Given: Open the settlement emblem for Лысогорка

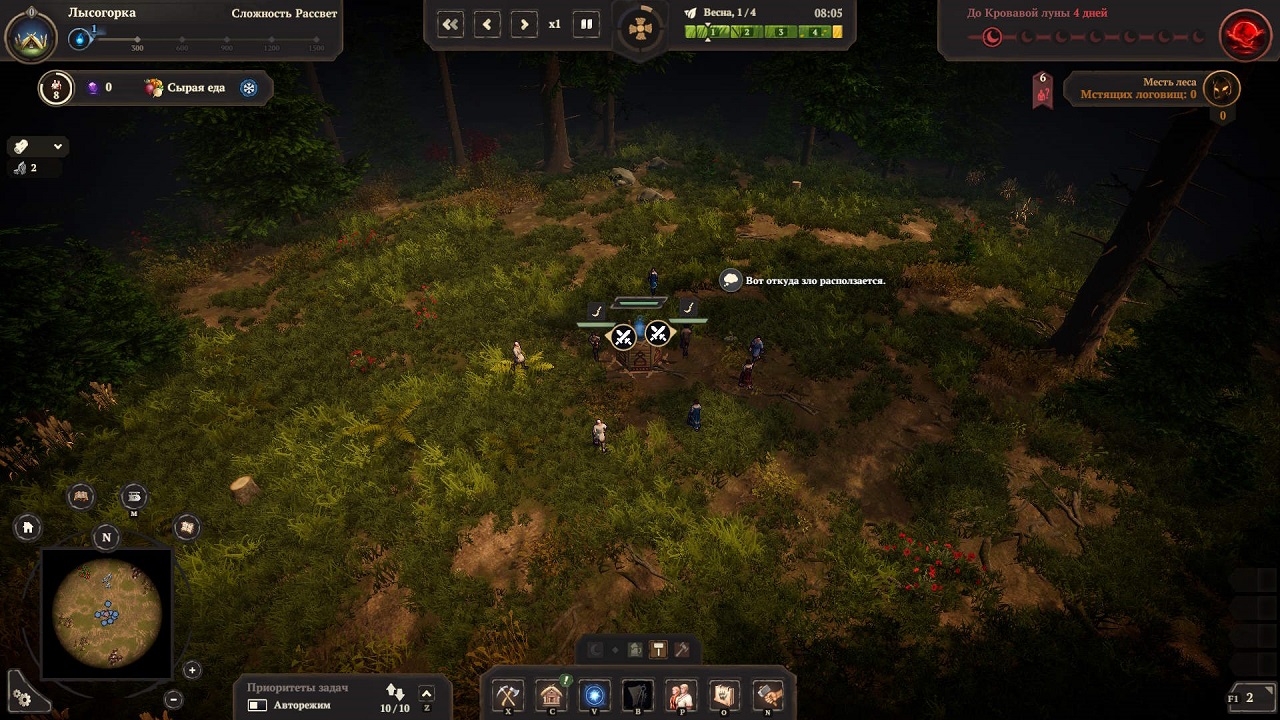Looking at the screenshot, I should pos(31,34).
